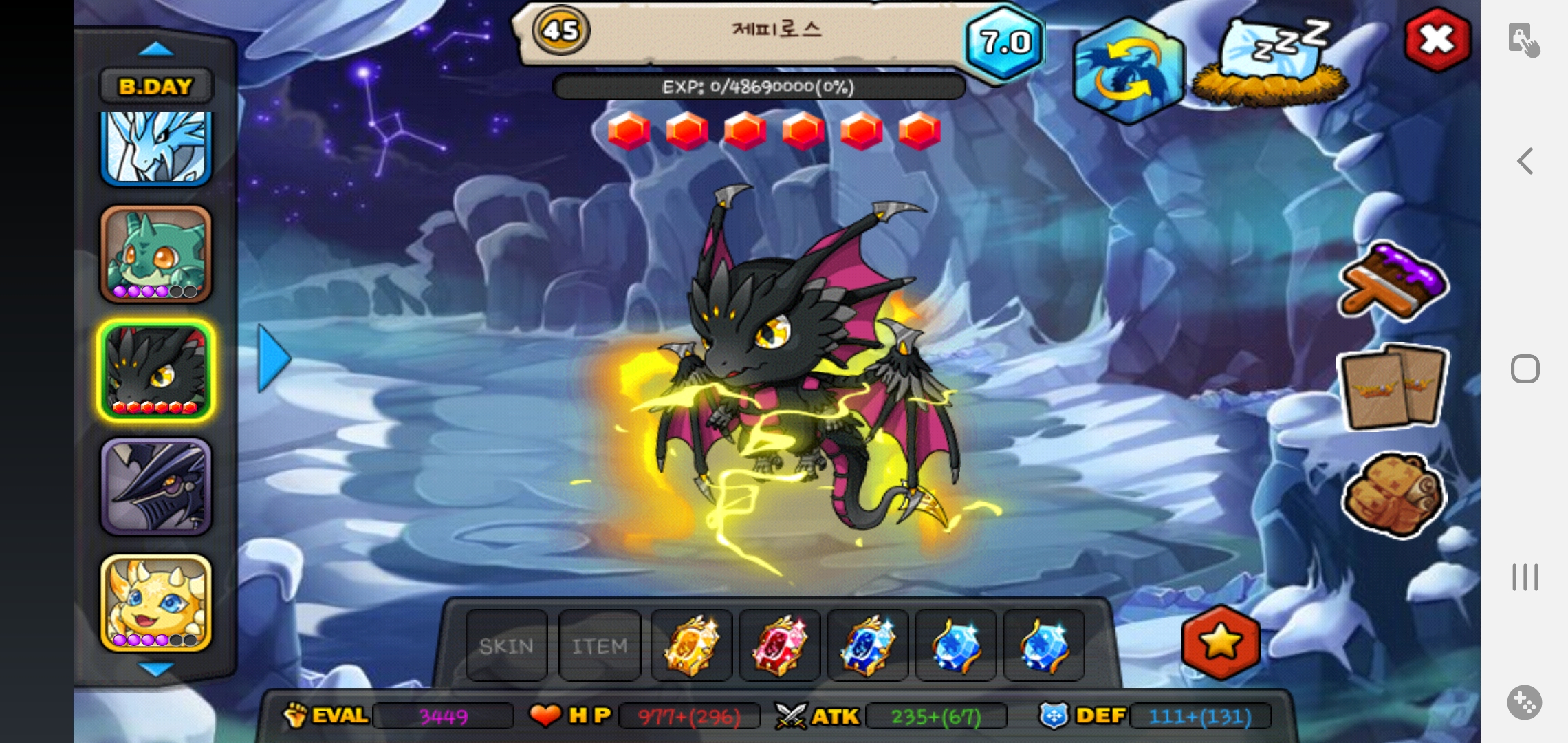This screenshot has width=1568, height=743.
Task: Select the green baby dragon portrait
Action: click(x=156, y=255)
